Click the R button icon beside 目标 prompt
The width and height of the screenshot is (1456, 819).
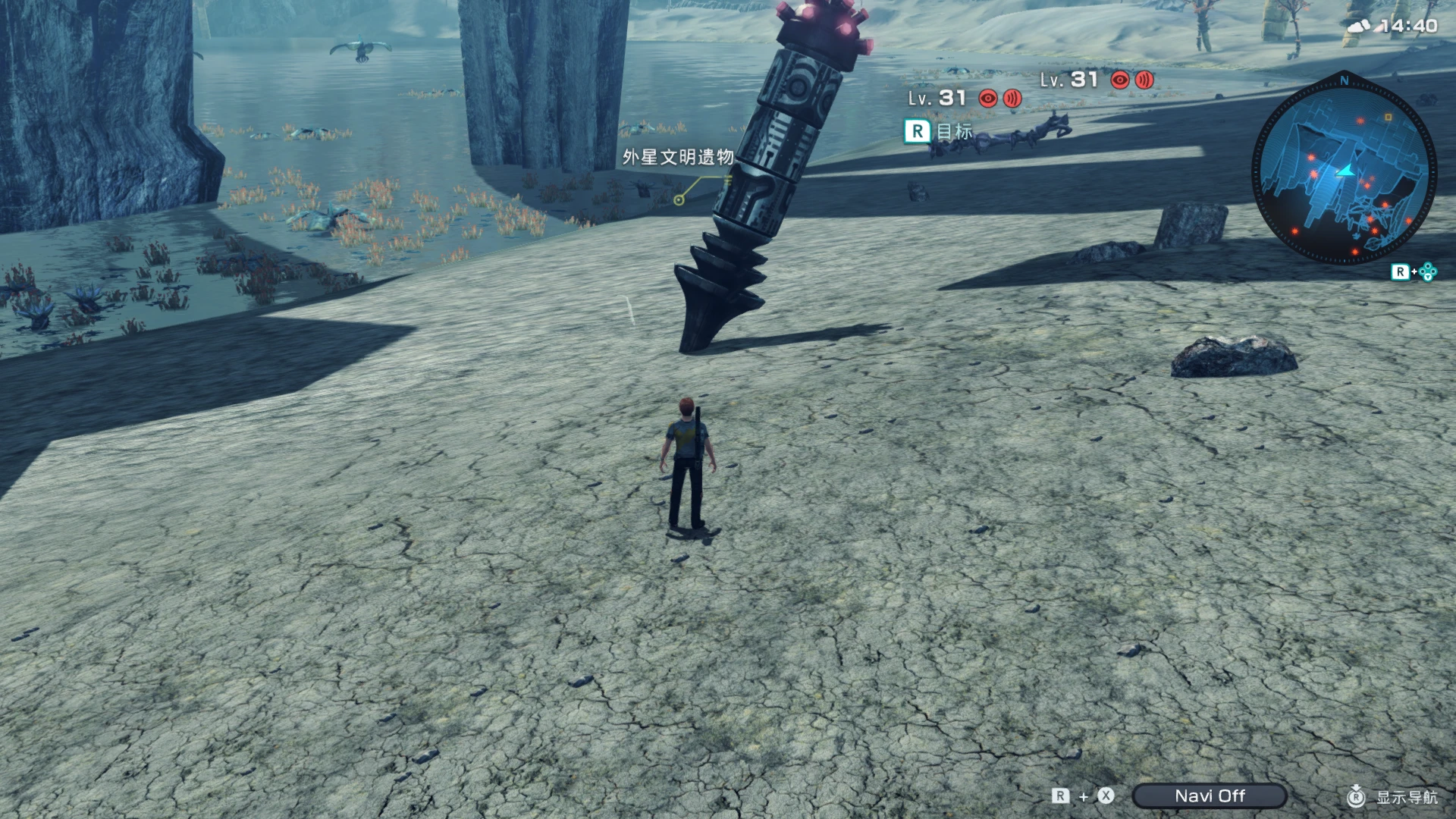[918, 132]
